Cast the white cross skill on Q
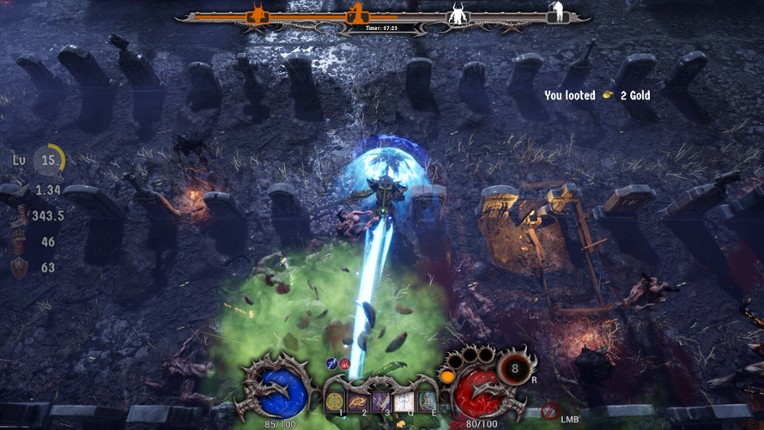 tap(405, 401)
